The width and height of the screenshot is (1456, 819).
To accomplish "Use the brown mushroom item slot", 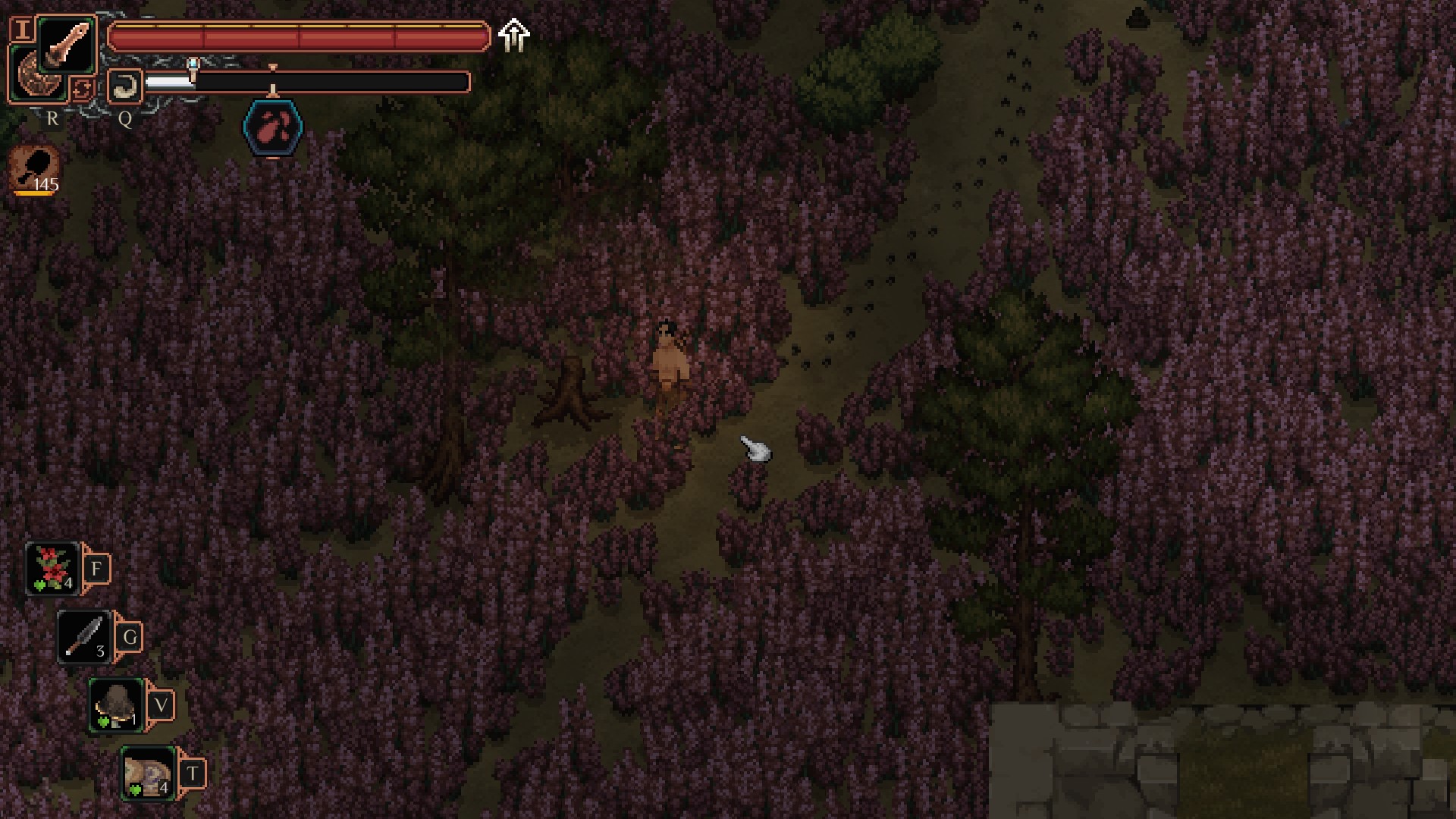I will [116, 704].
